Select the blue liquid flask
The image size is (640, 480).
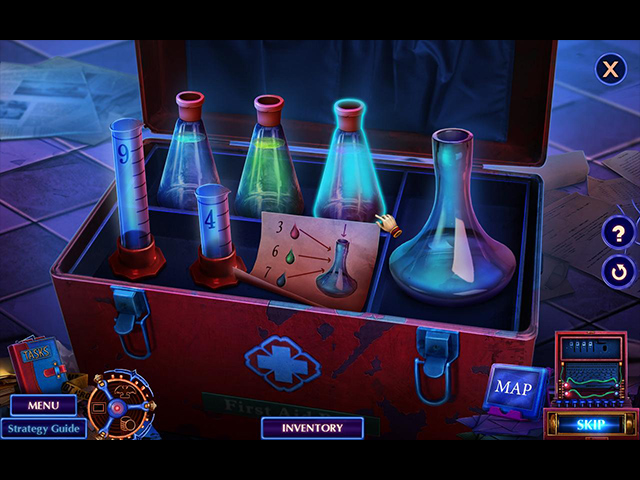(189, 155)
